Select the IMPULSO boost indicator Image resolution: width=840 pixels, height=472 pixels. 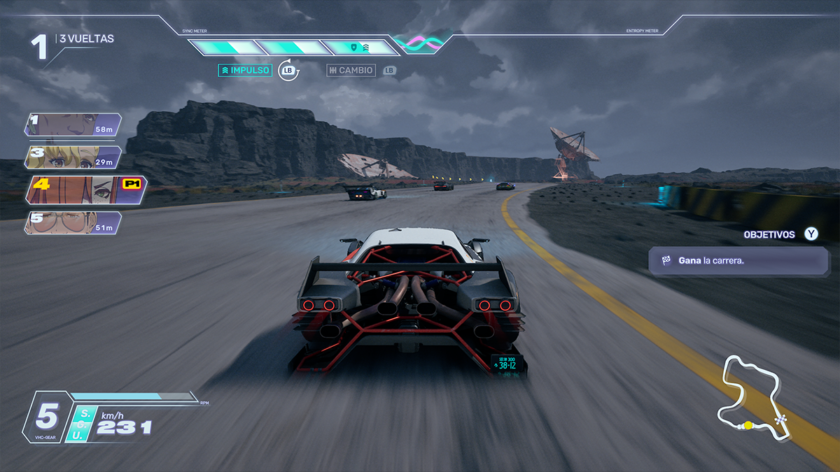pos(245,71)
